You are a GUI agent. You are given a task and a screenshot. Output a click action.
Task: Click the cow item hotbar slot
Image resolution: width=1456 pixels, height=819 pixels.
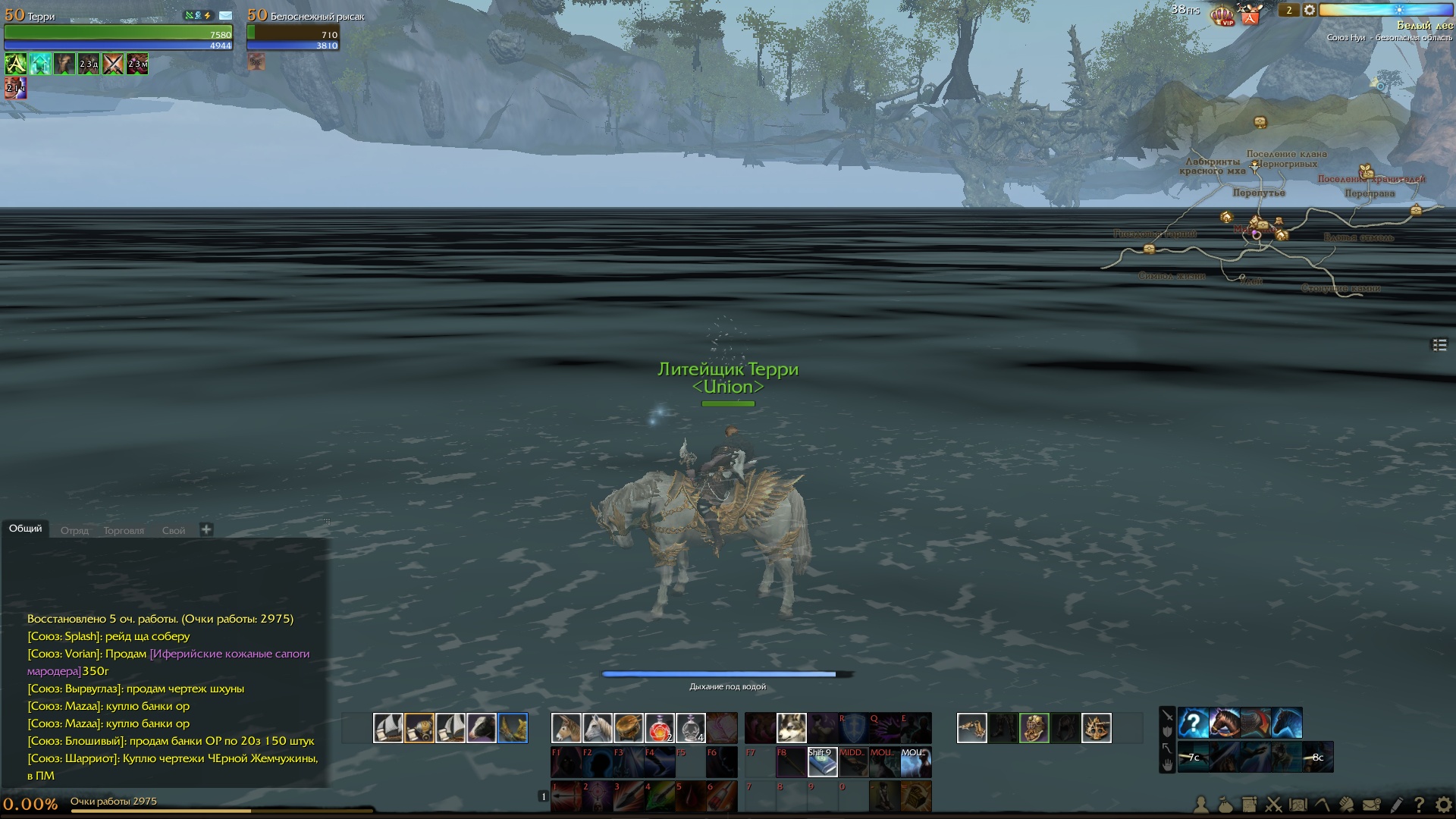click(481, 728)
